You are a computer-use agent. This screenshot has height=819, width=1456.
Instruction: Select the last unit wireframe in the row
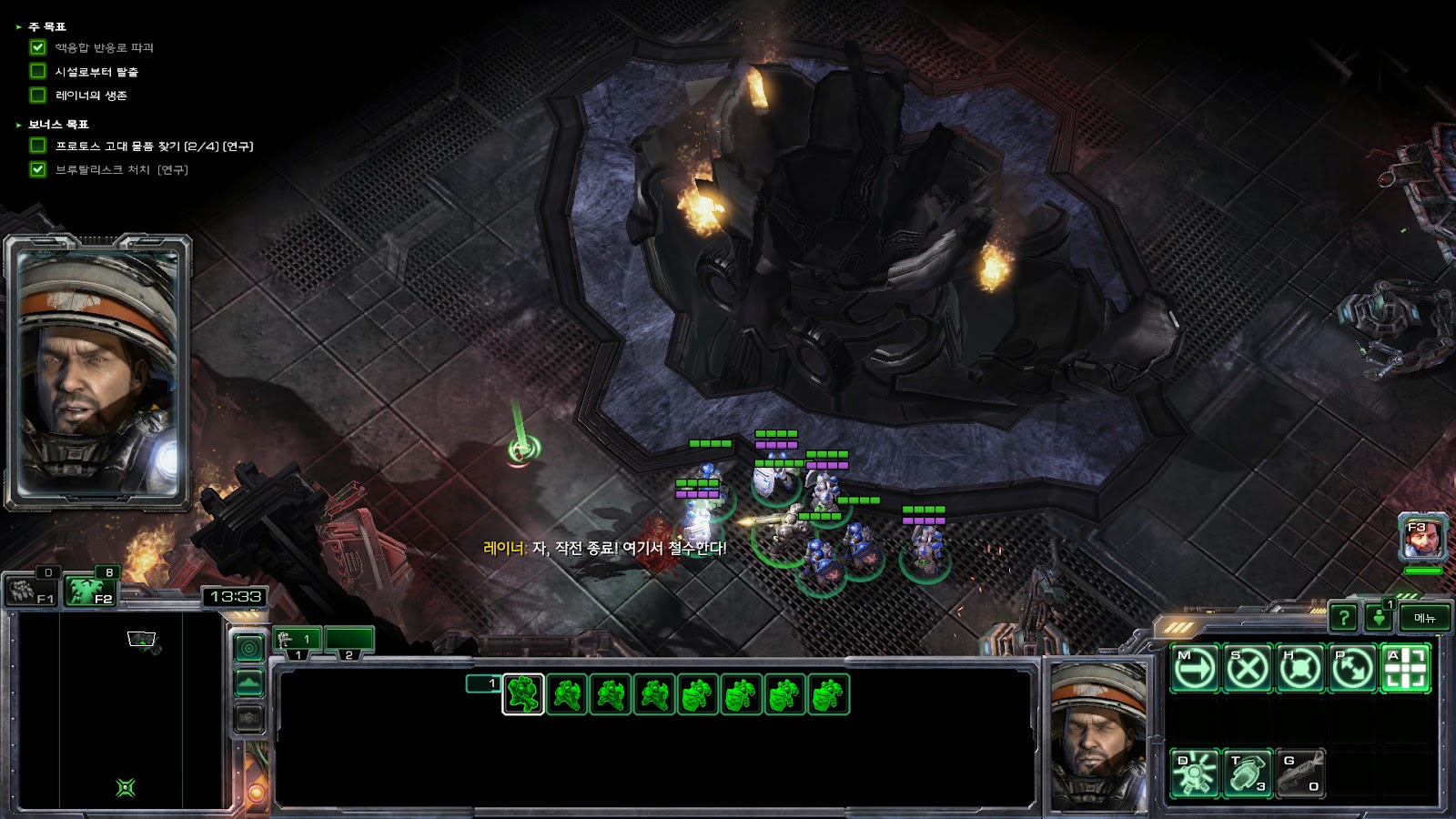829,695
